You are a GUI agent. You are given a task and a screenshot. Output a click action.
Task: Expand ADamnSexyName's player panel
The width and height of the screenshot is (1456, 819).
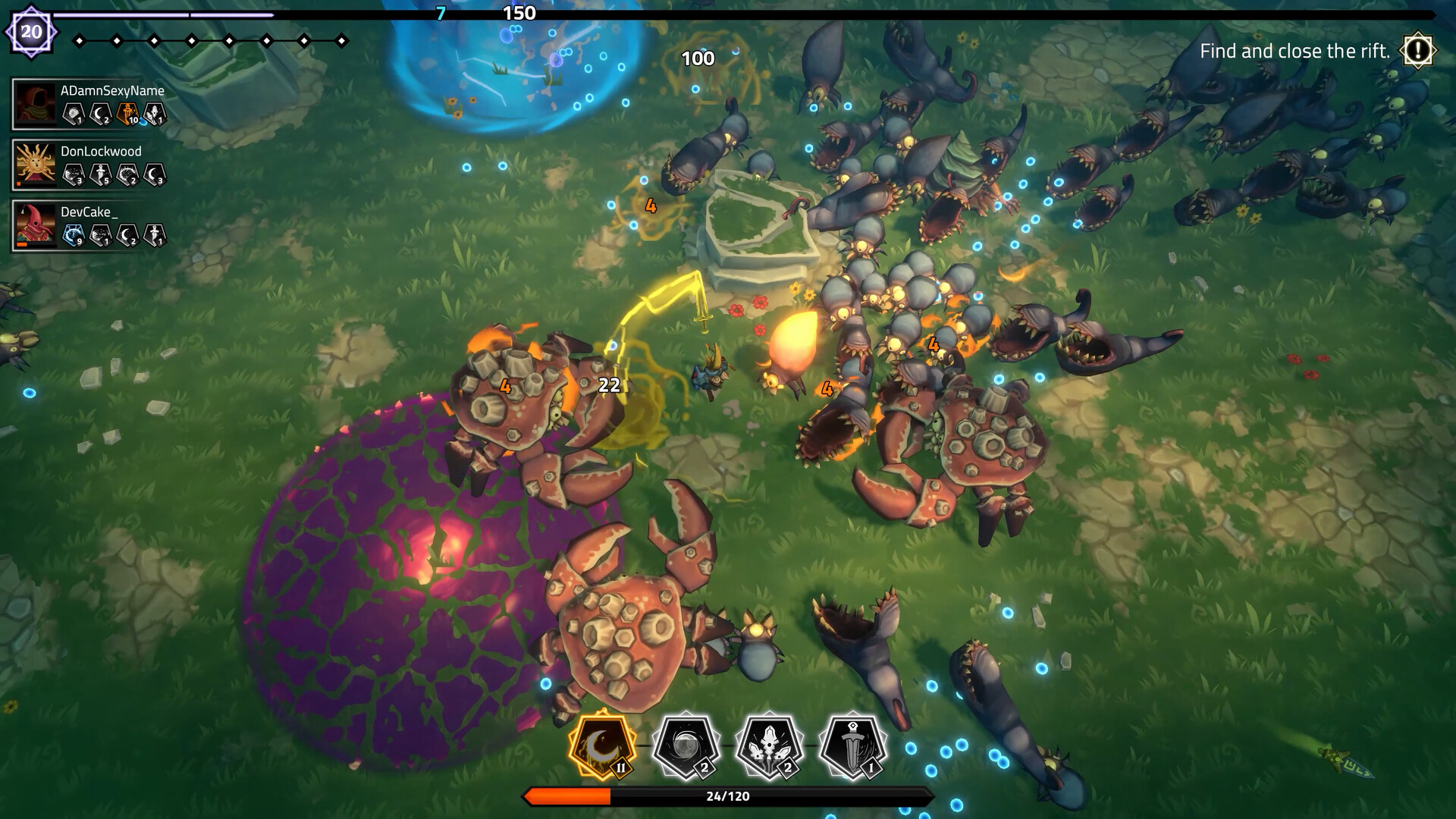pyautogui.click(x=87, y=103)
